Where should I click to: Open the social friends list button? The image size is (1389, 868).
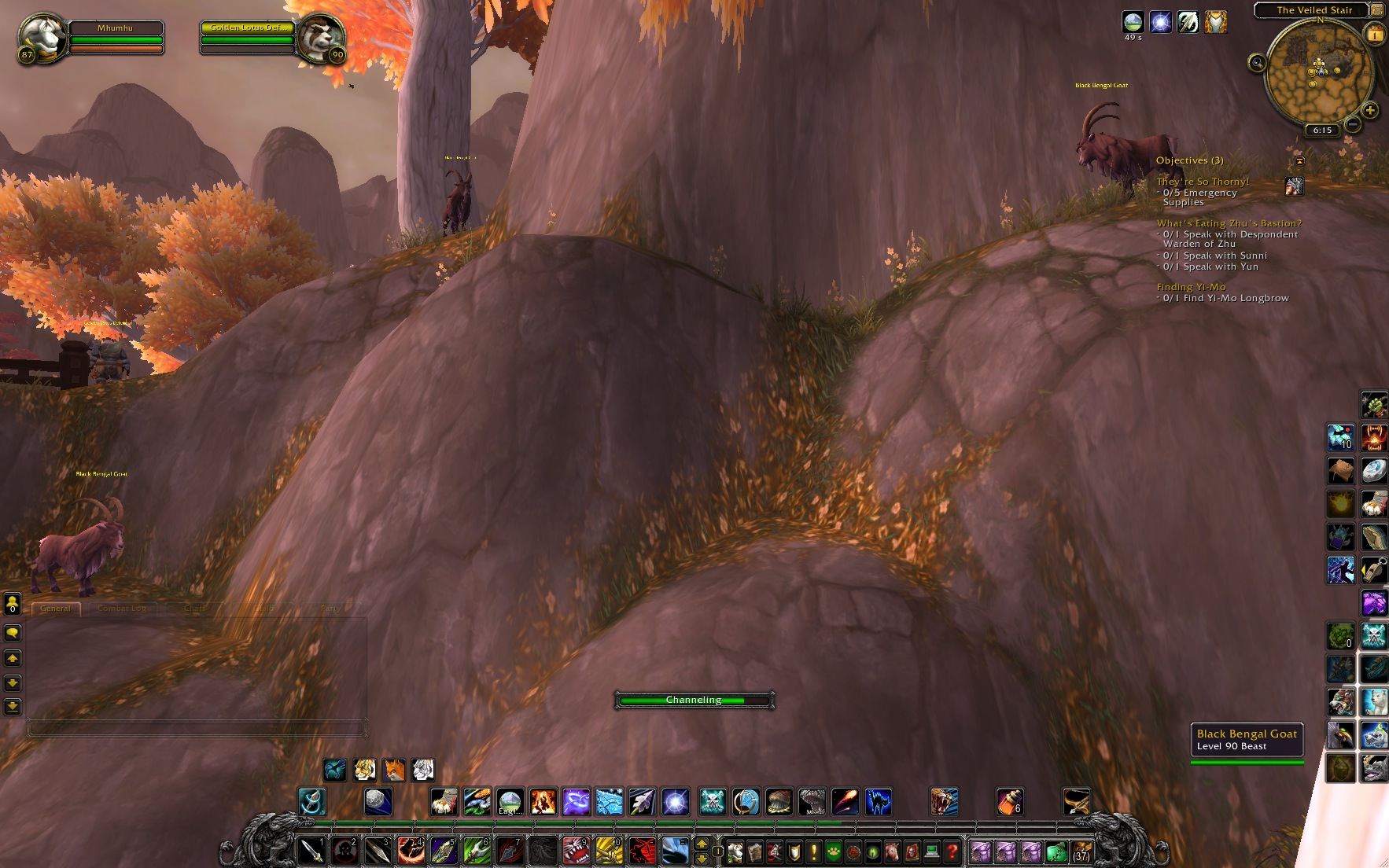[13, 604]
